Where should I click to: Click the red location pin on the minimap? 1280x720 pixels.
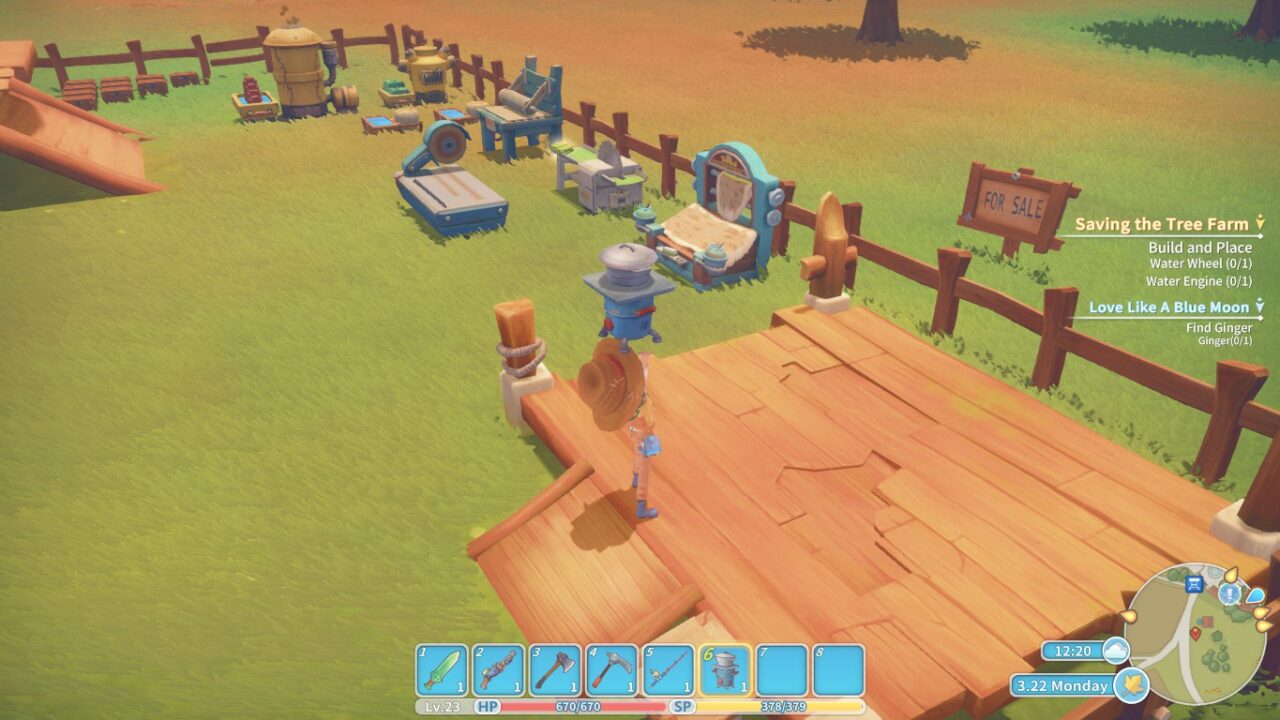coord(1195,632)
